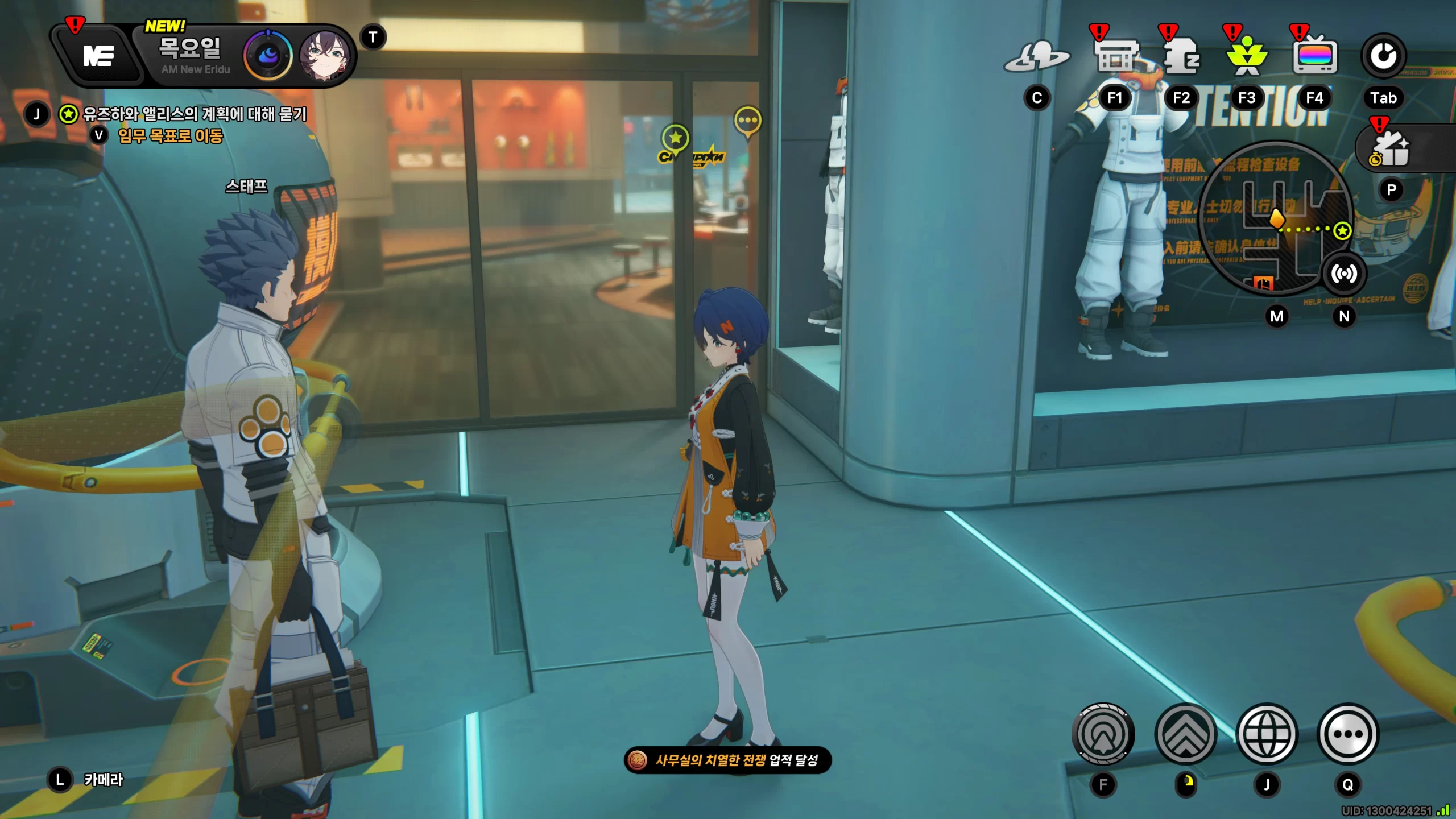Click the moon time-of-day dial
This screenshot has height=819, width=1456.
click(x=268, y=56)
